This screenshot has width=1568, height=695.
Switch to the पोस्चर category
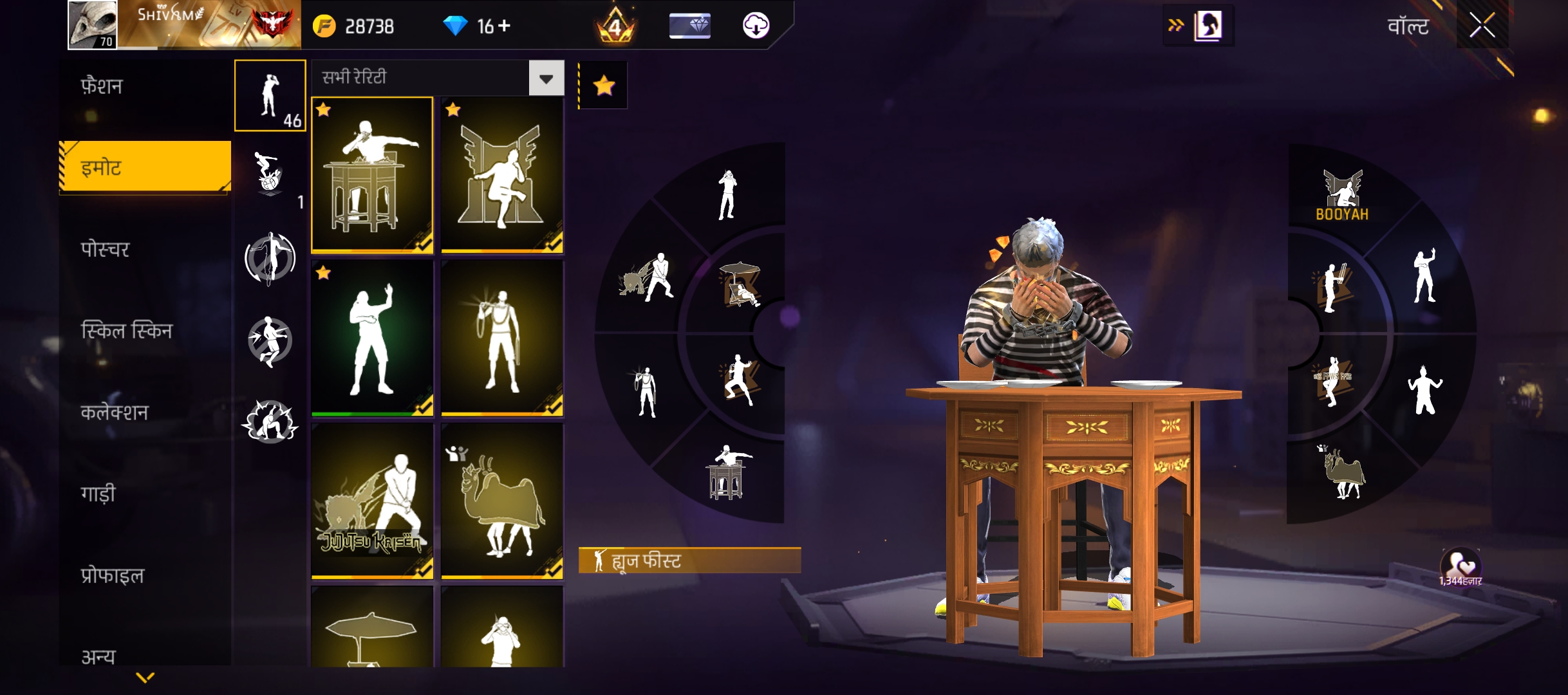[x=105, y=249]
